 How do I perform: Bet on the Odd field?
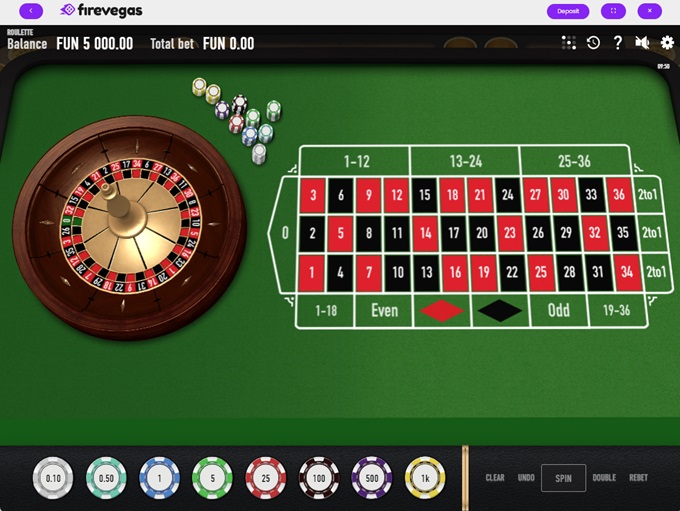click(x=558, y=311)
